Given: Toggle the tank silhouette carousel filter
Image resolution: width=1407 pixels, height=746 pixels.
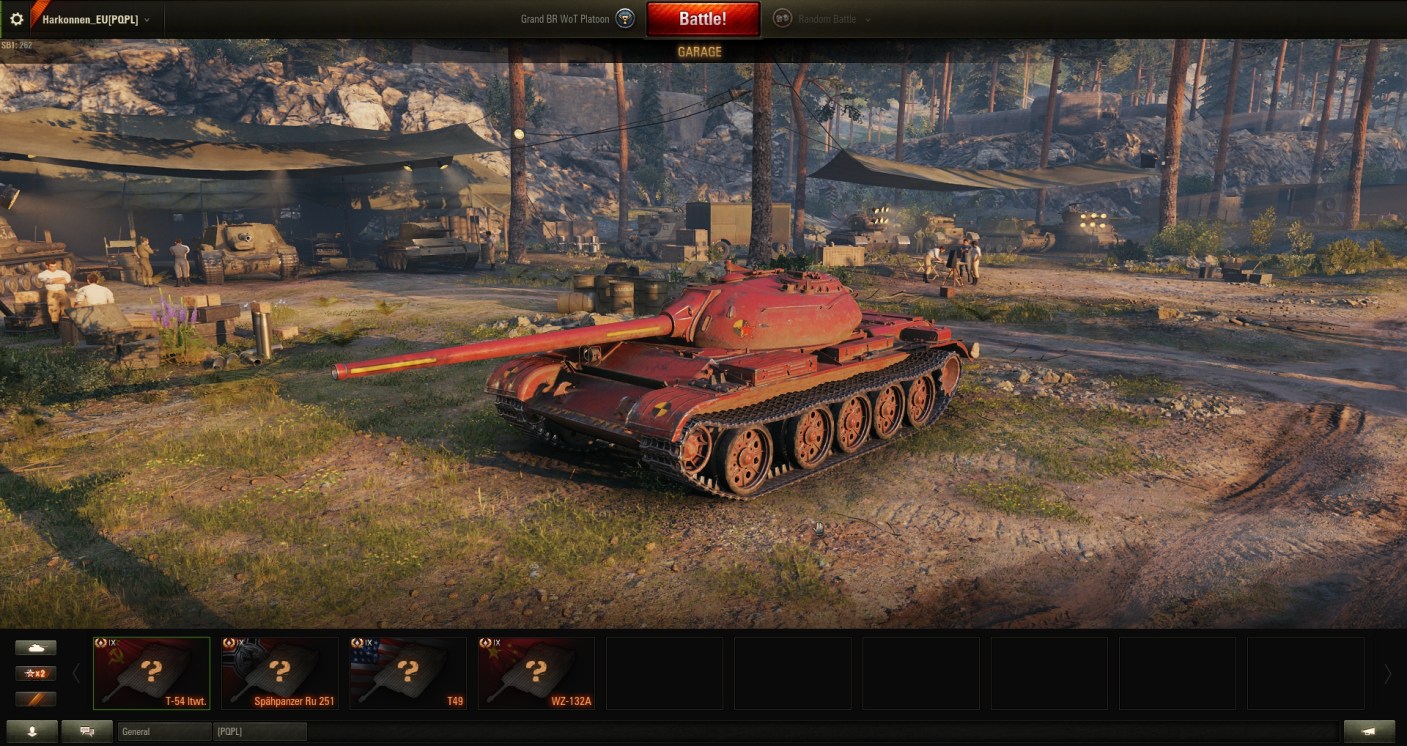Looking at the screenshot, I should pos(35,648).
